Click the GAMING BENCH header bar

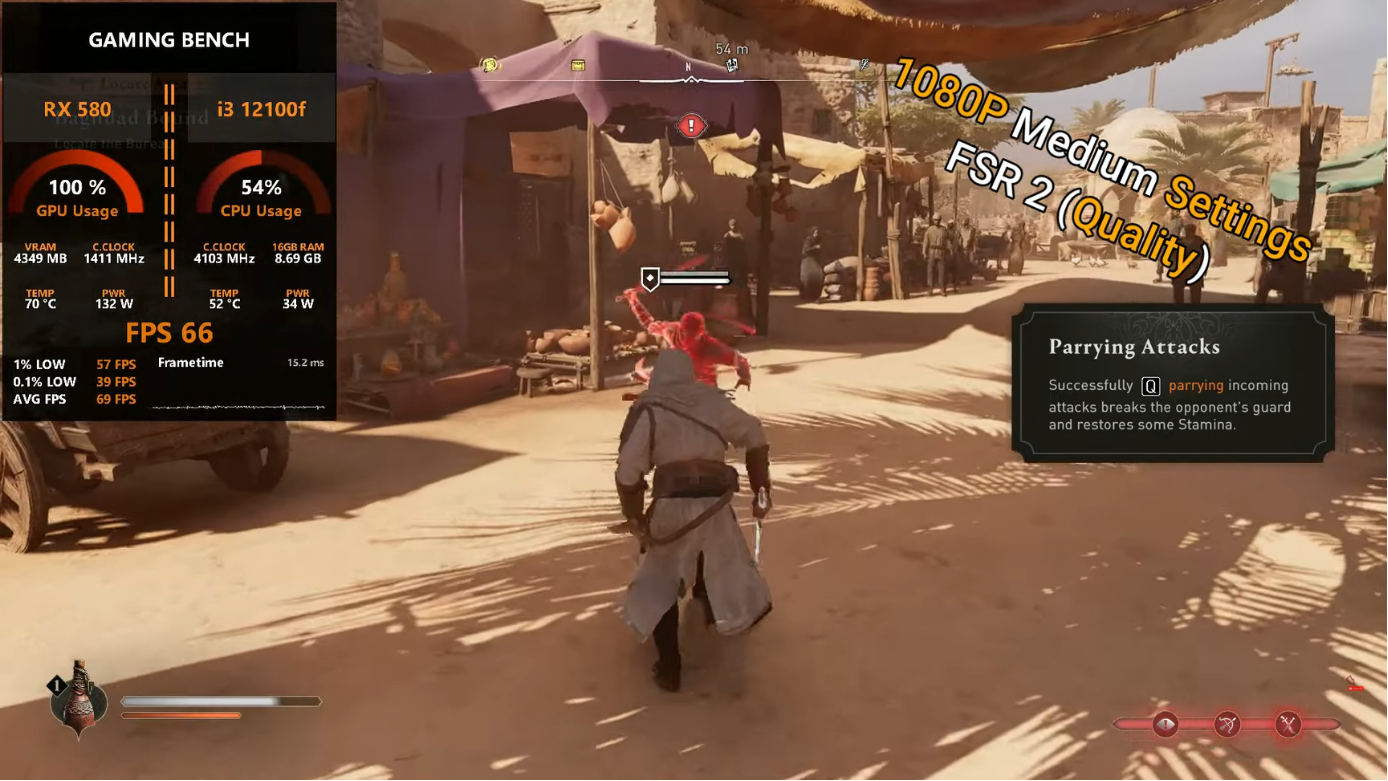[x=168, y=39]
